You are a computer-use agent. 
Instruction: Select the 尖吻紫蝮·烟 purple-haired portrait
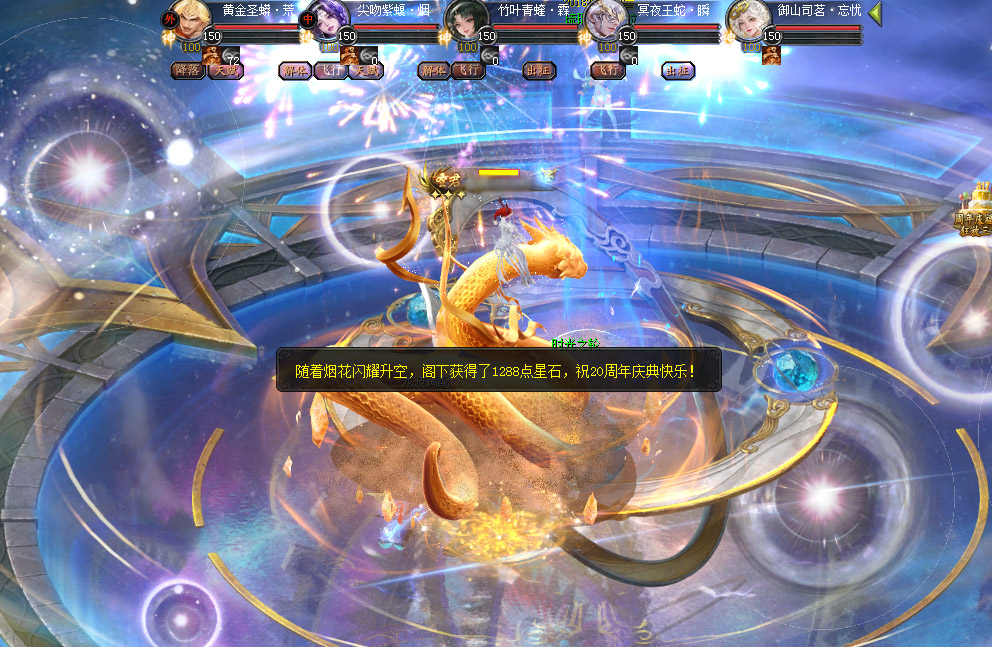click(327, 20)
